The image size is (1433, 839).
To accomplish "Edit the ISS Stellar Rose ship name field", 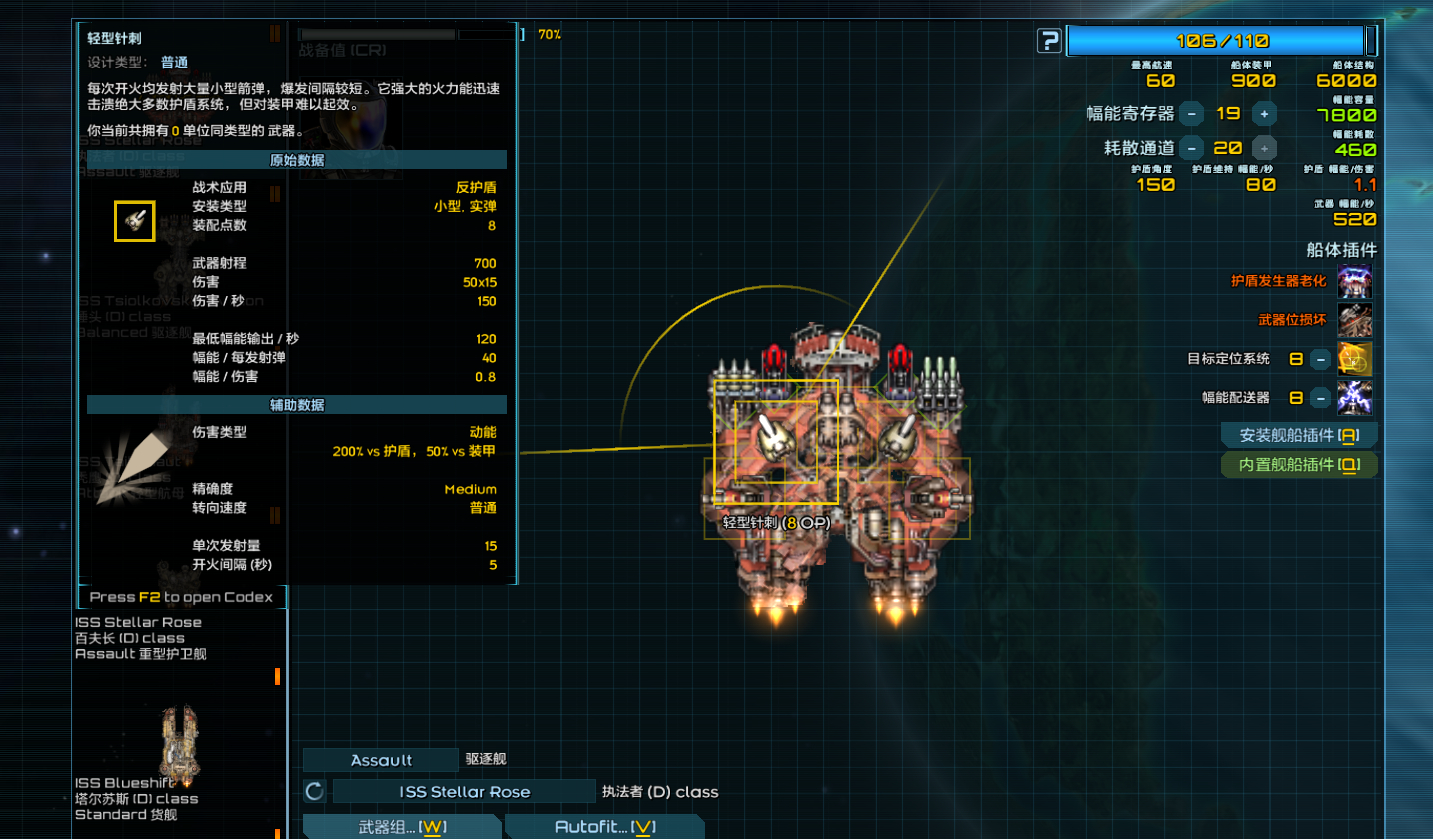I will pyautogui.click(x=464, y=792).
